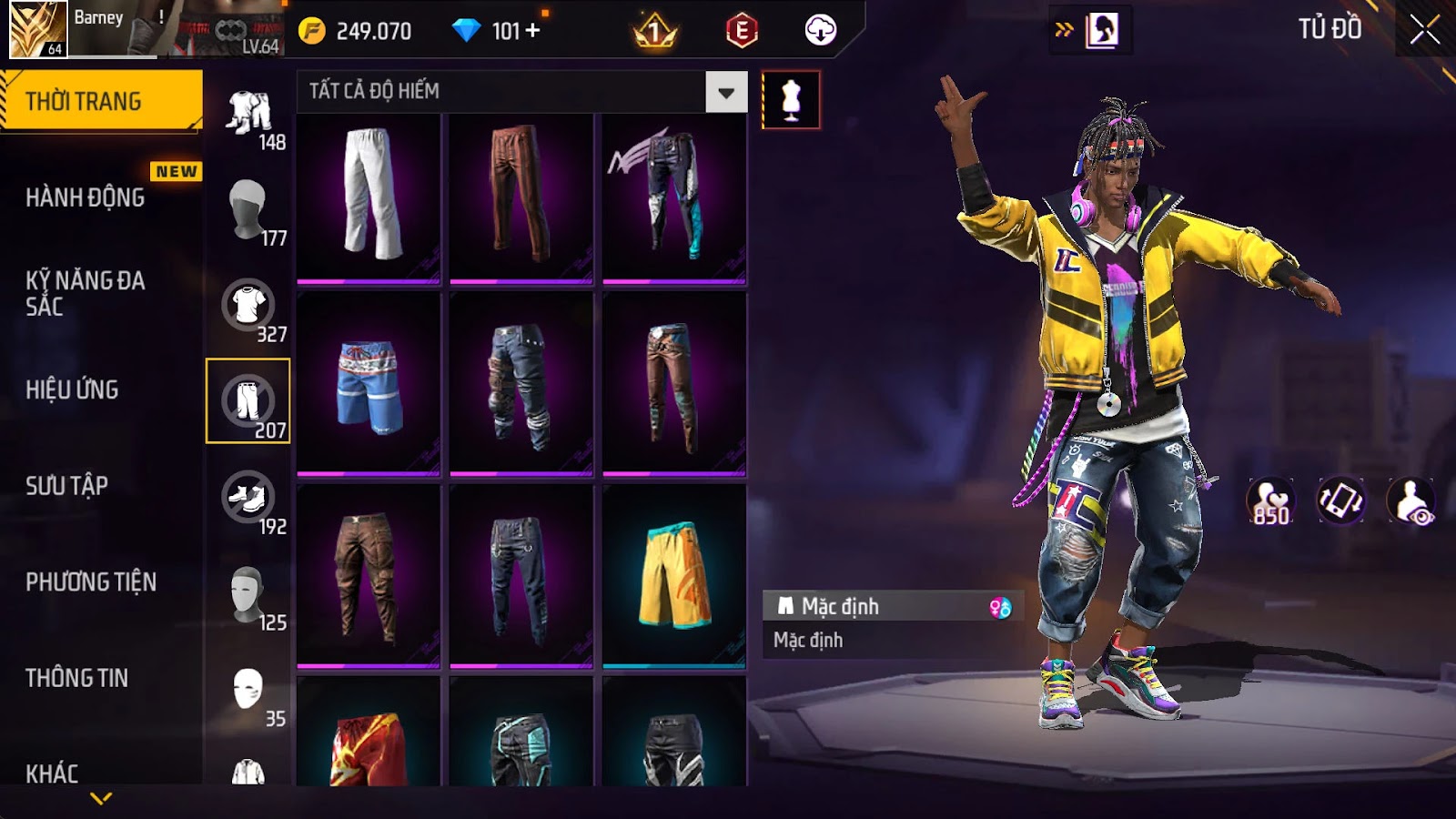The height and width of the screenshot is (819, 1456).
Task: Pick the white pants item
Action: pos(369,195)
